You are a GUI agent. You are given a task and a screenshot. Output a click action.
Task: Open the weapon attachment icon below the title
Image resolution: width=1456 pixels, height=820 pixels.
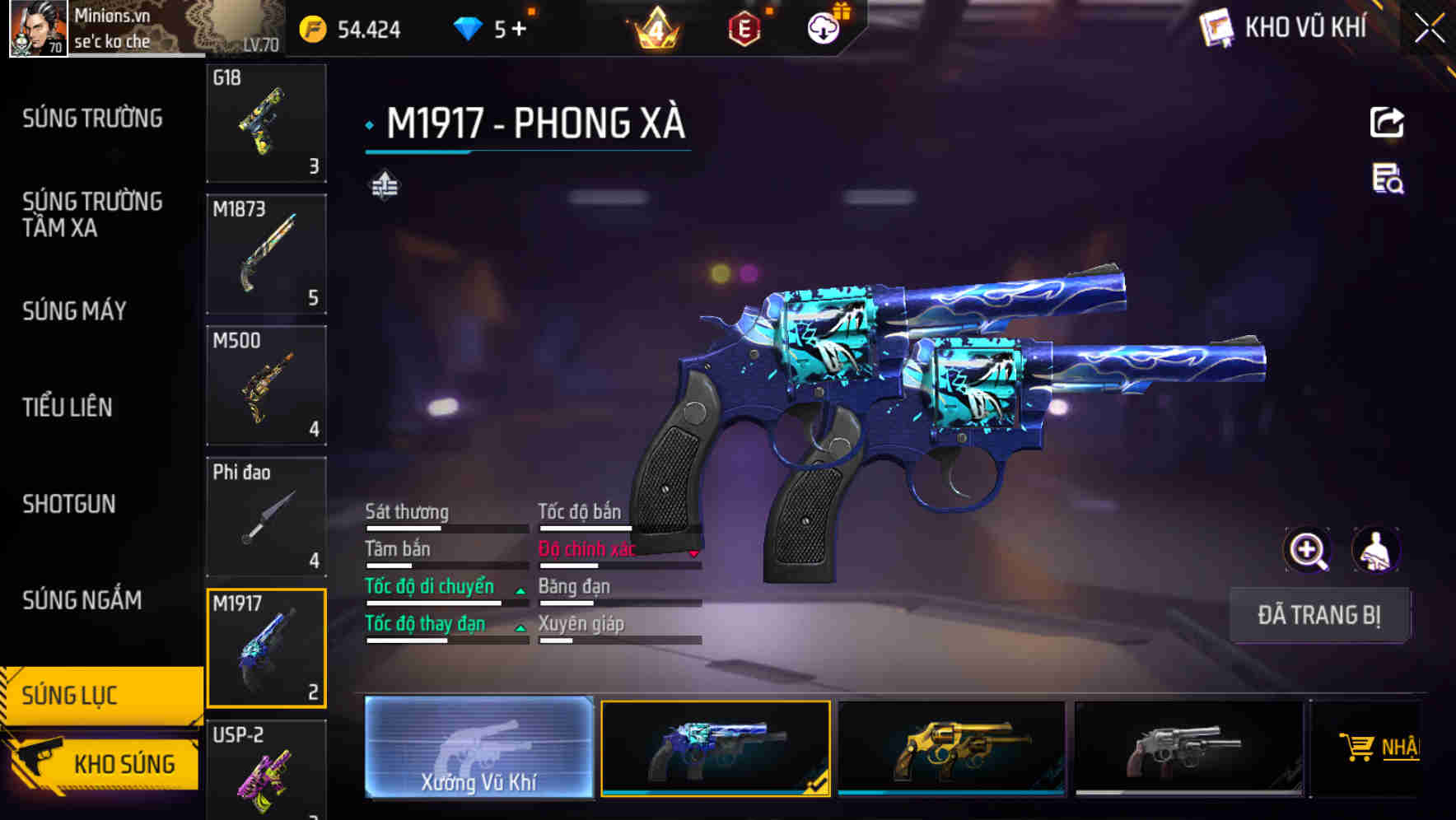coord(384,185)
